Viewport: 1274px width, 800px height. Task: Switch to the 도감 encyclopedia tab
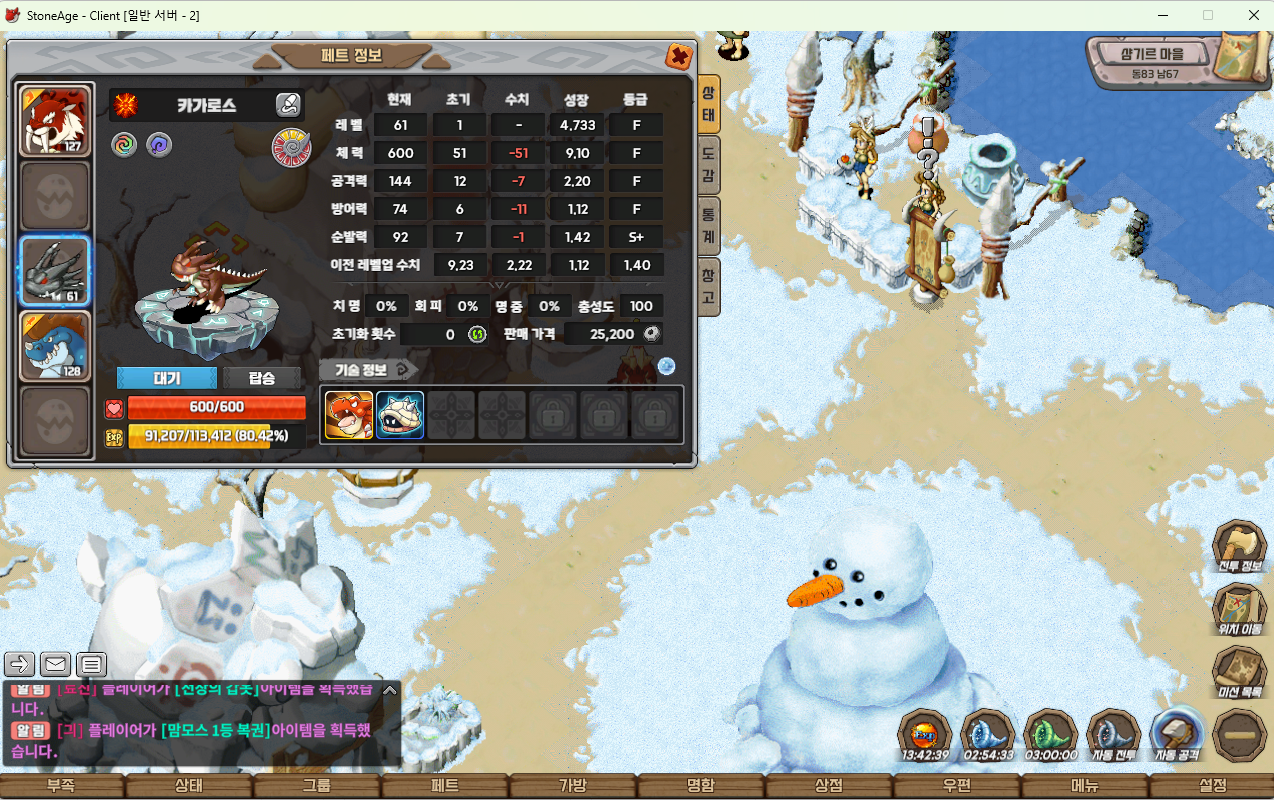[x=708, y=165]
